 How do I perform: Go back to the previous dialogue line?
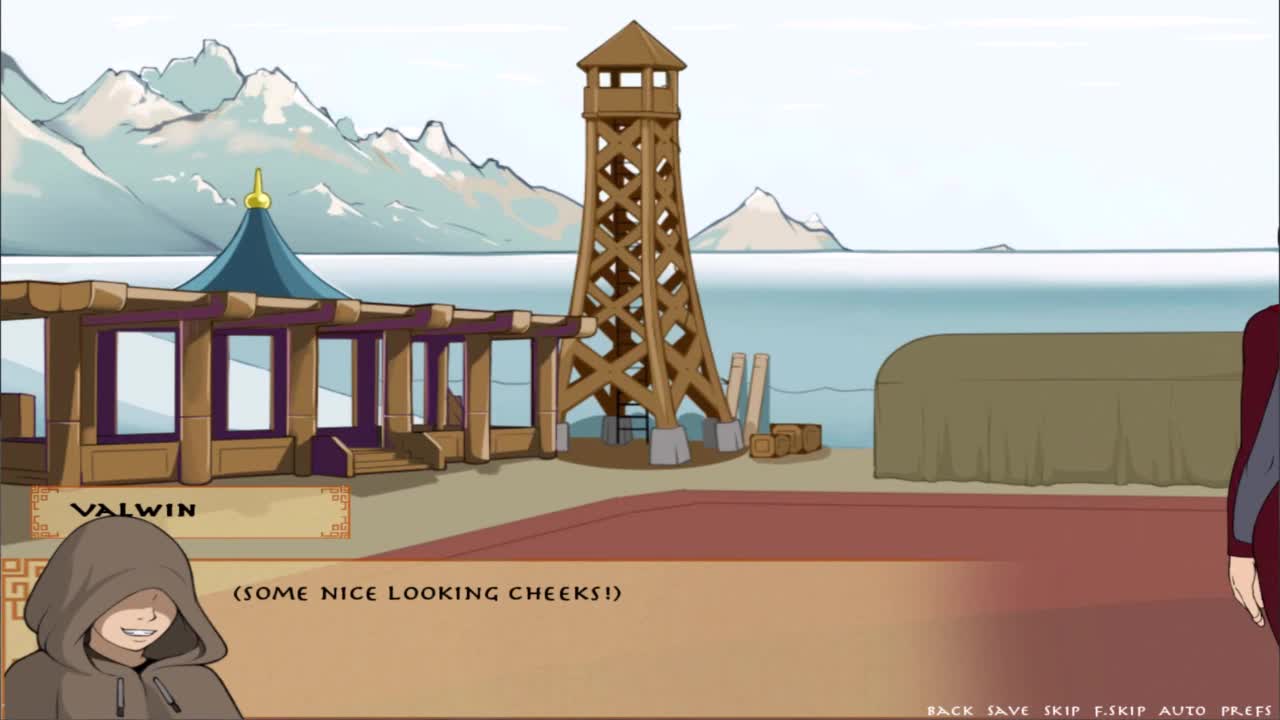[949, 710]
